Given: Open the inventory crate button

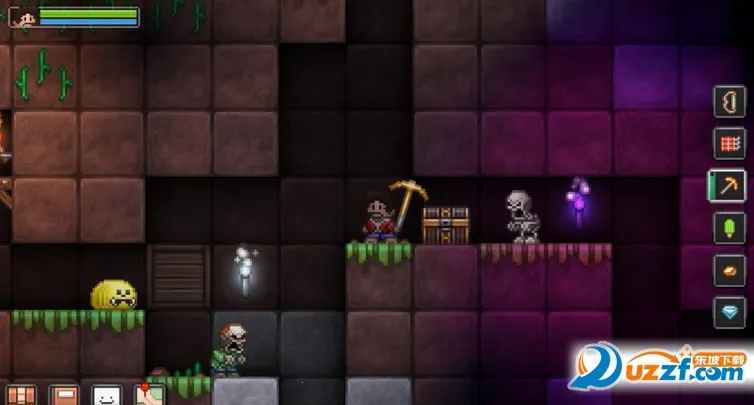Looking at the screenshot, I should [21, 395].
